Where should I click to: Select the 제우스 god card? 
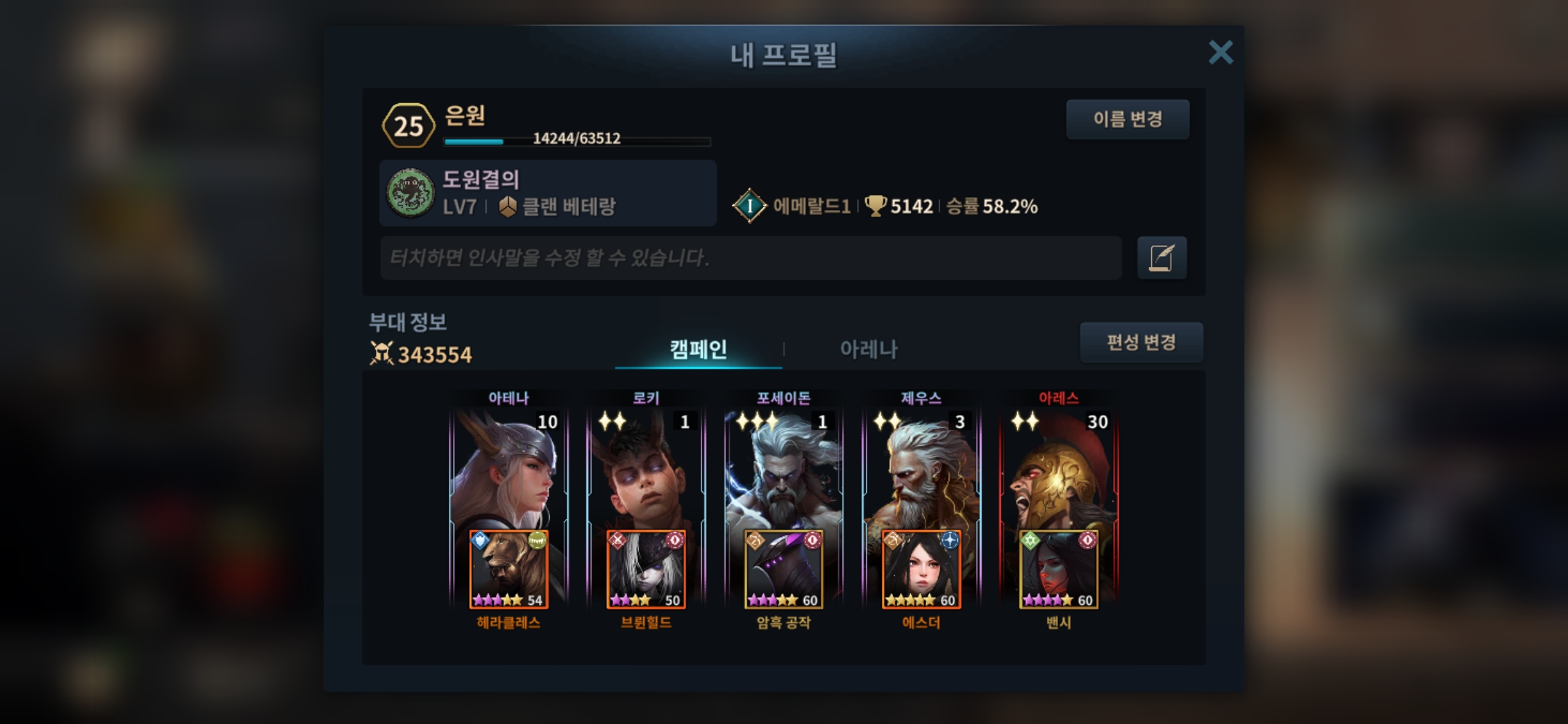coord(921,469)
